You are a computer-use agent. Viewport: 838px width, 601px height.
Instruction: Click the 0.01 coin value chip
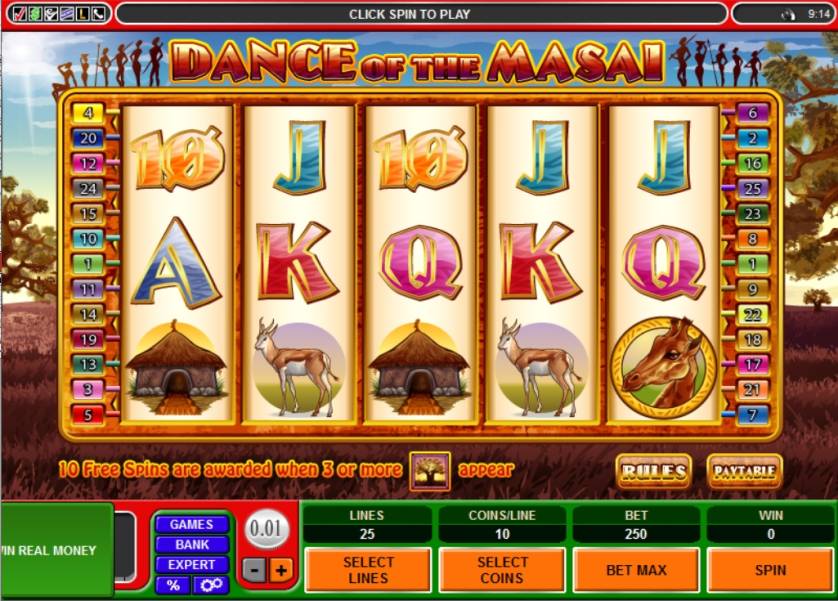(267, 527)
